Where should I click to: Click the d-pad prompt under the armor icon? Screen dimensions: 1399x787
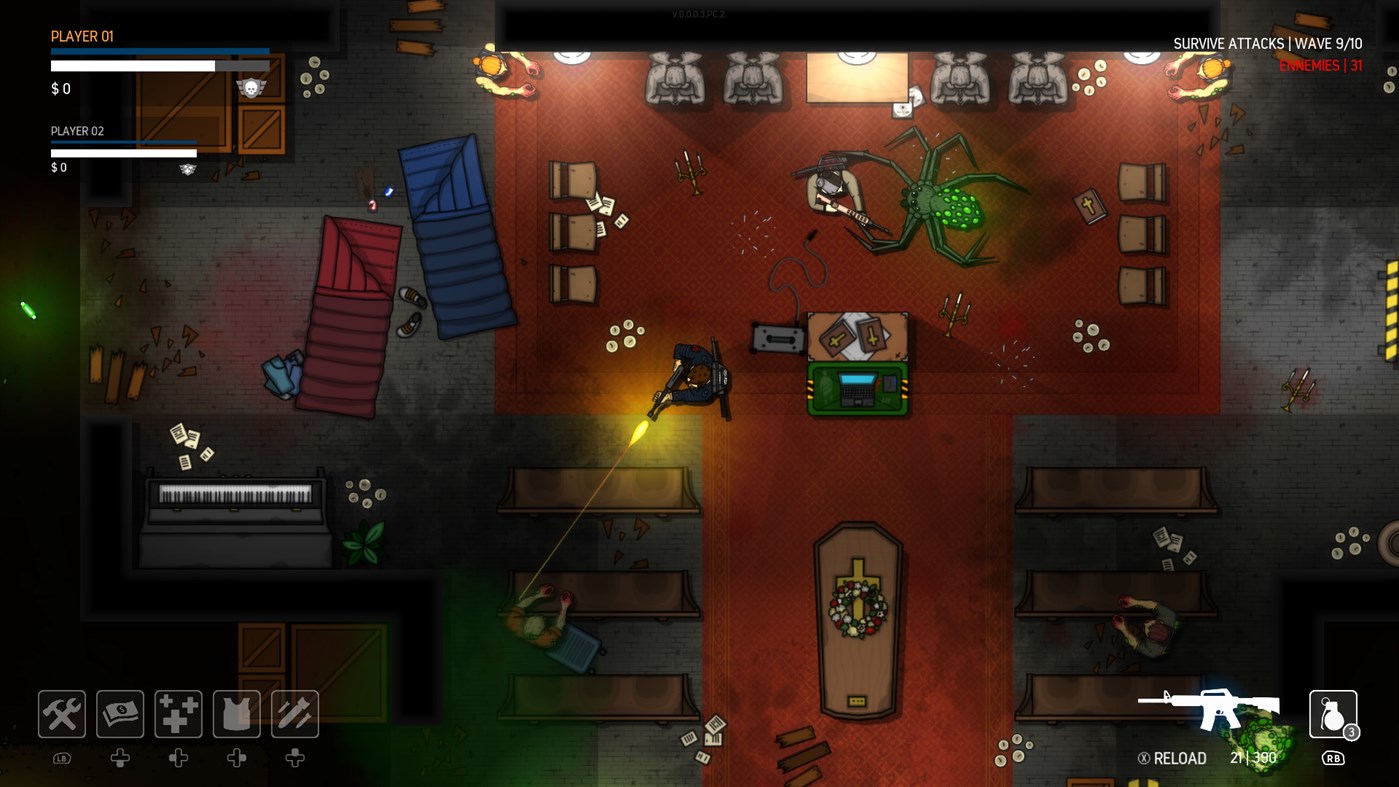coord(236,758)
